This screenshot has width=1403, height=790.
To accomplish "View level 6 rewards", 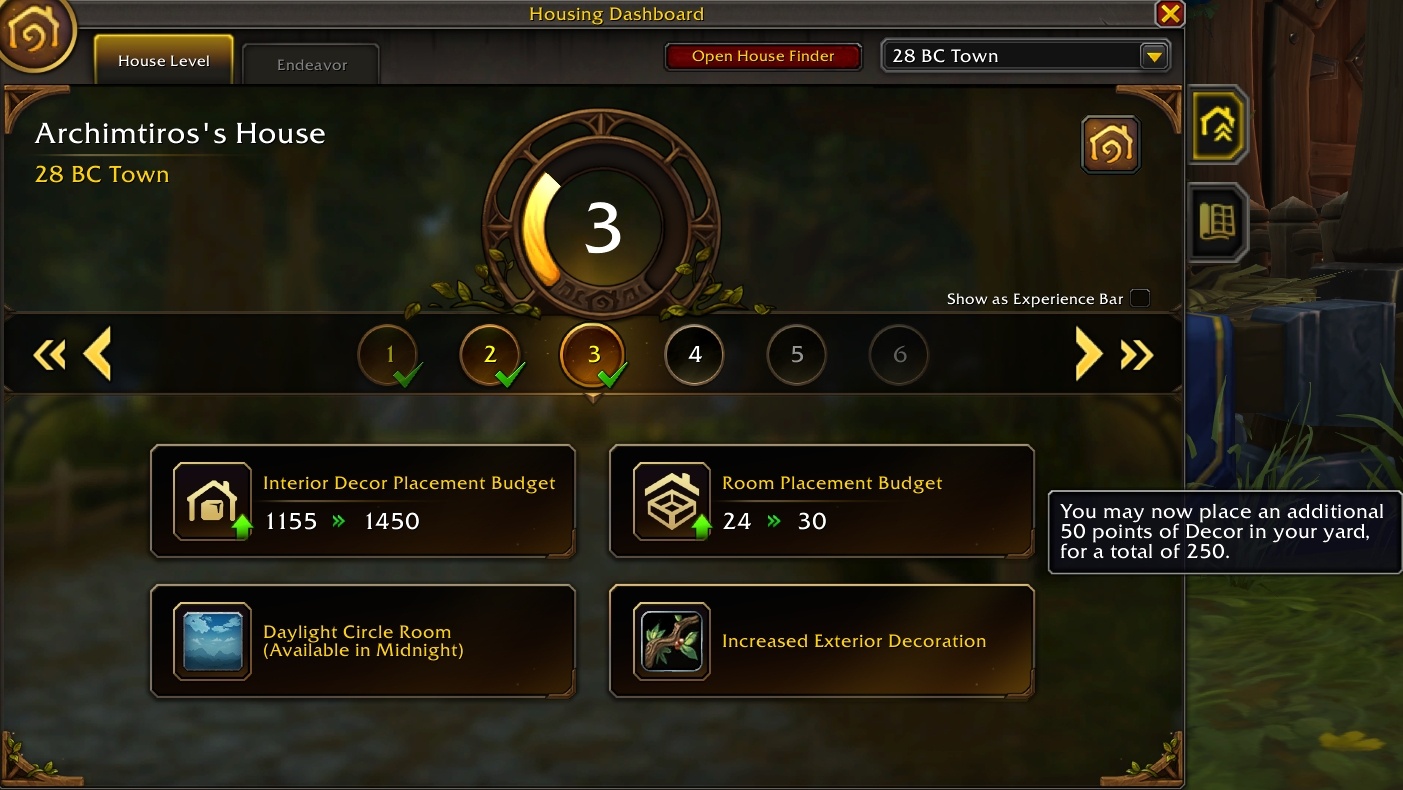I will 899,354.
